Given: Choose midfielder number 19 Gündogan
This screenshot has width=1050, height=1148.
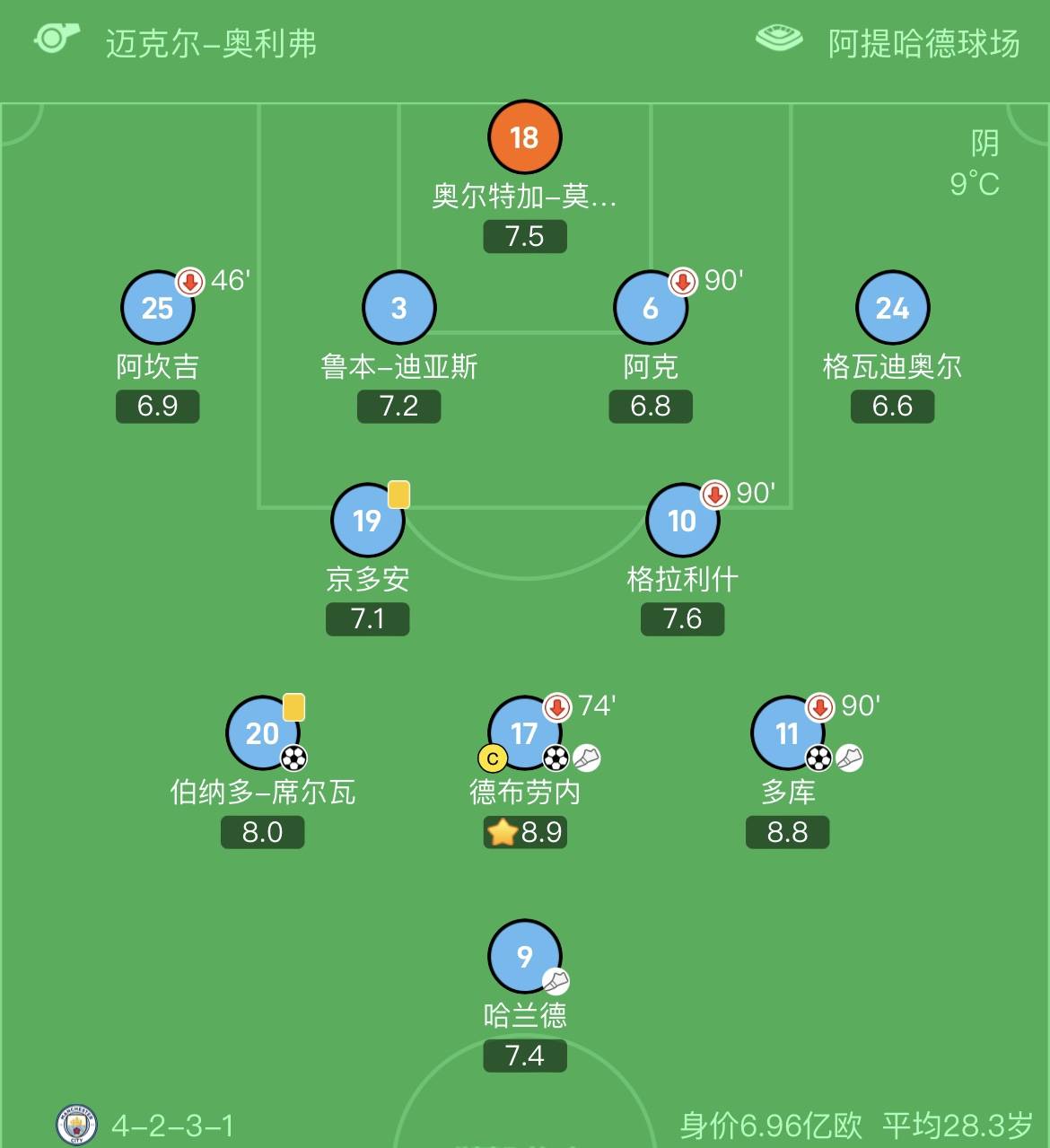Looking at the screenshot, I should [x=367, y=521].
